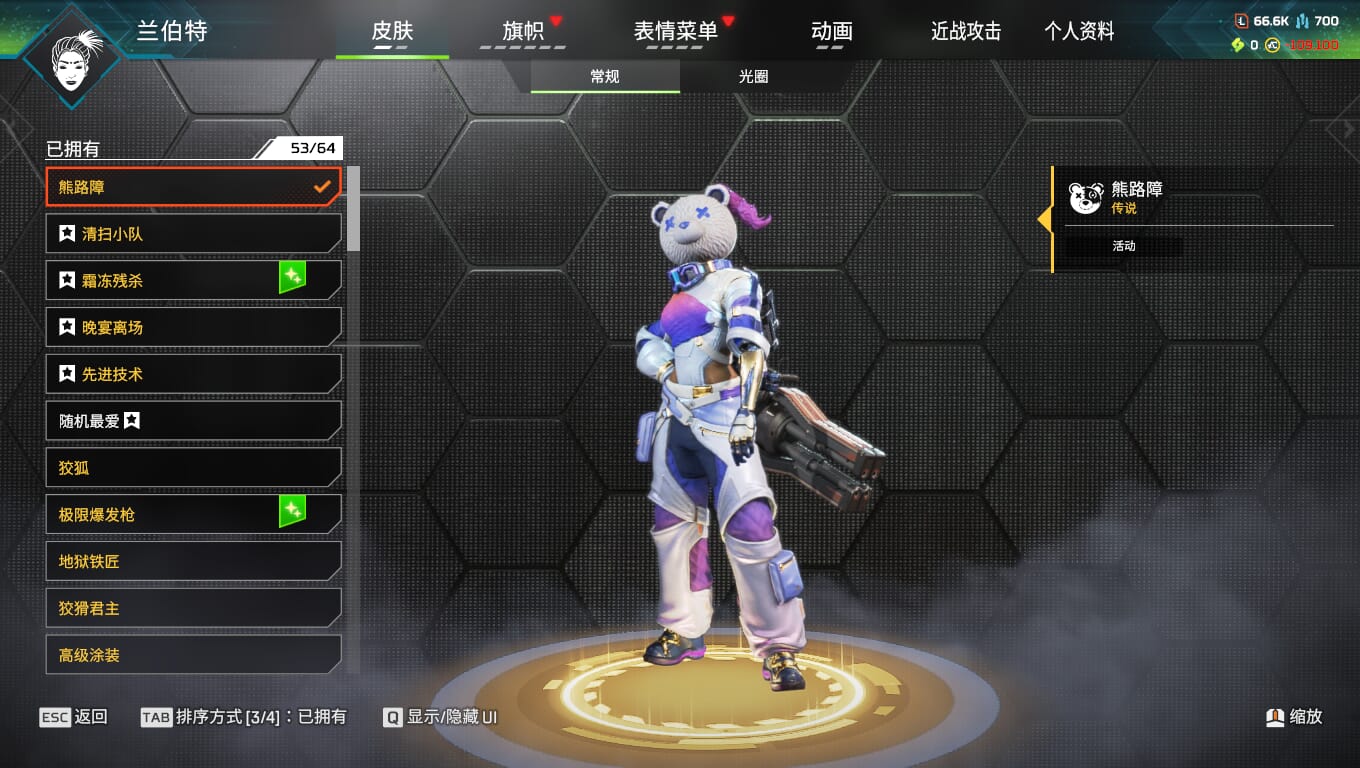Switch to the 旗帜 tab

pos(523,32)
